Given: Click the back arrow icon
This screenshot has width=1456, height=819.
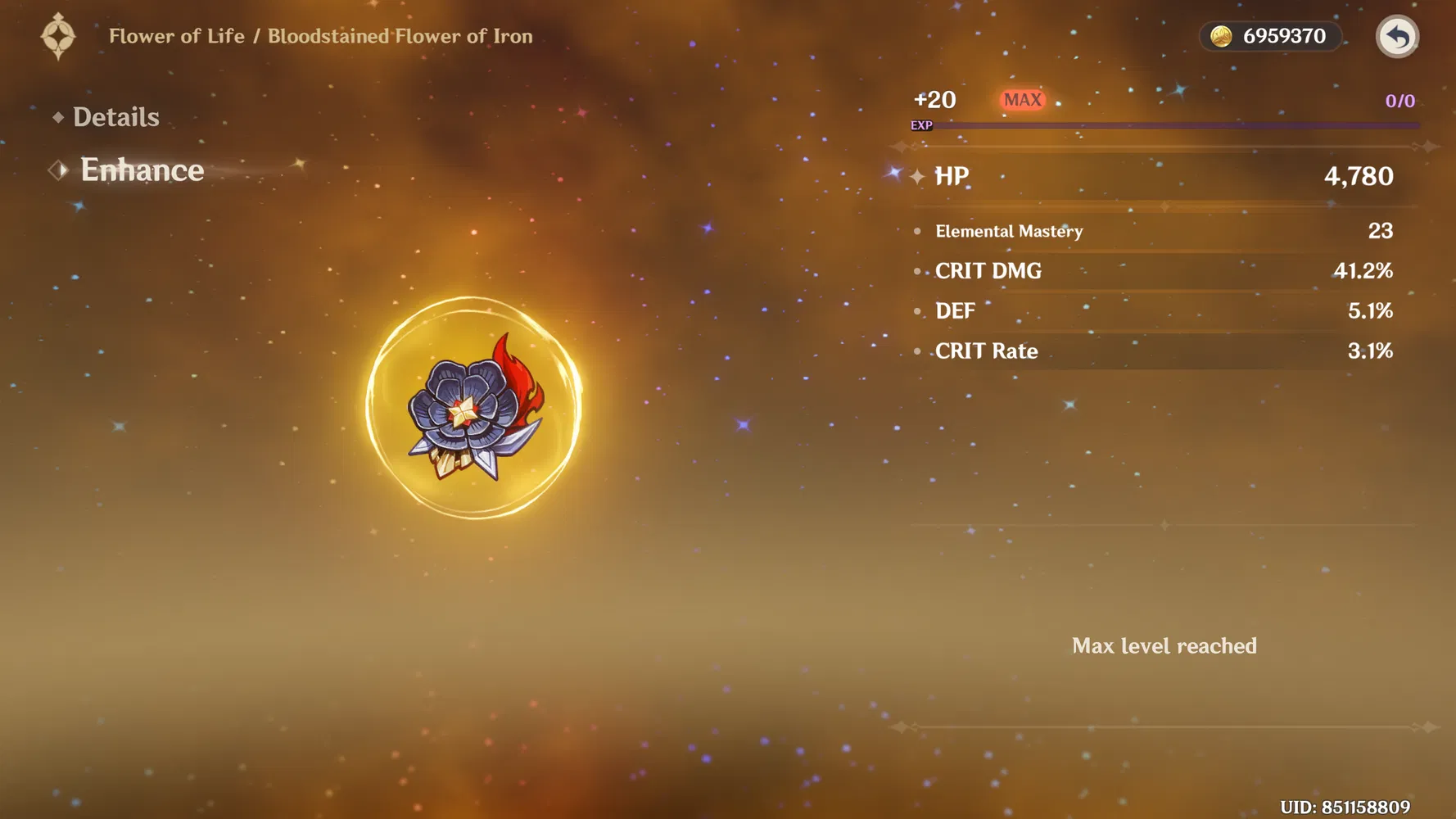Looking at the screenshot, I should coord(1396,36).
